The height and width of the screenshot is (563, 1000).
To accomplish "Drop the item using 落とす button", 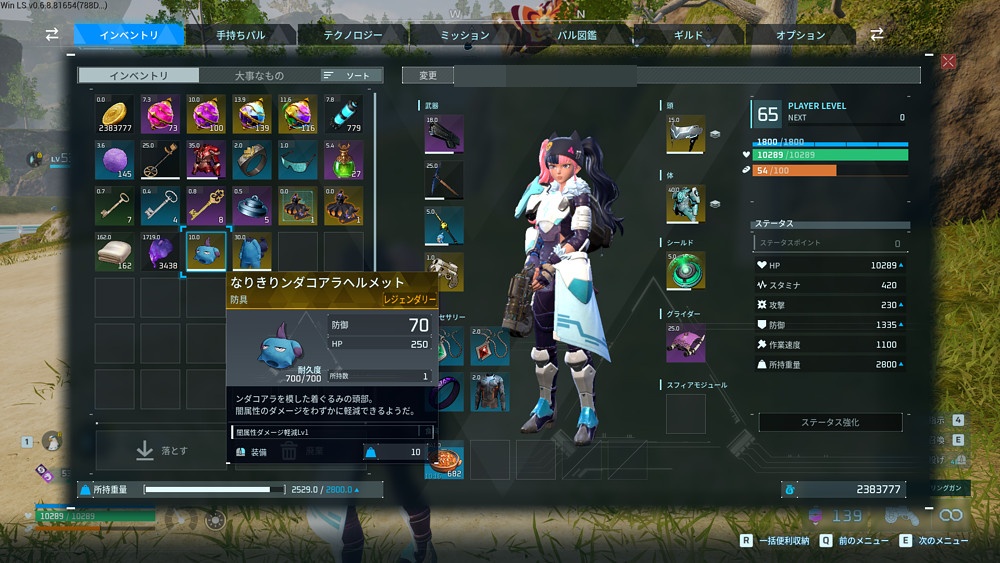I will (x=160, y=451).
